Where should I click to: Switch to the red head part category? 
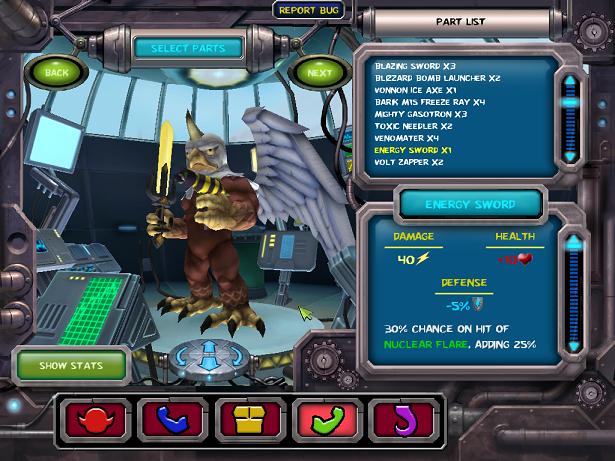(96, 417)
